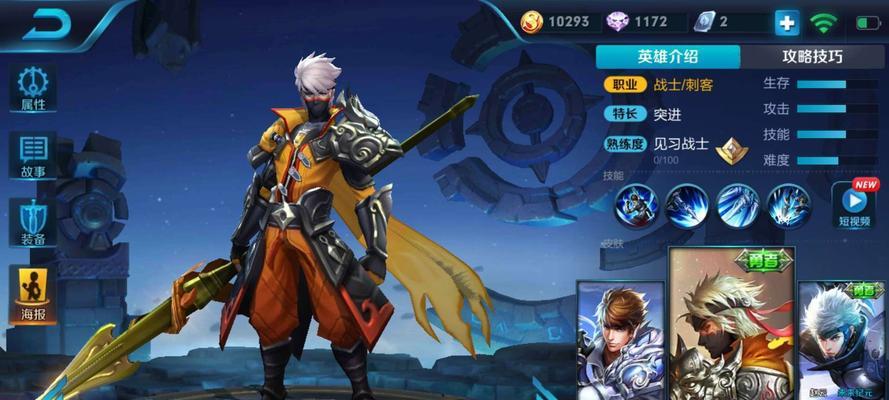Choose the brown-haired skin thumbnail

[x=620, y=340]
